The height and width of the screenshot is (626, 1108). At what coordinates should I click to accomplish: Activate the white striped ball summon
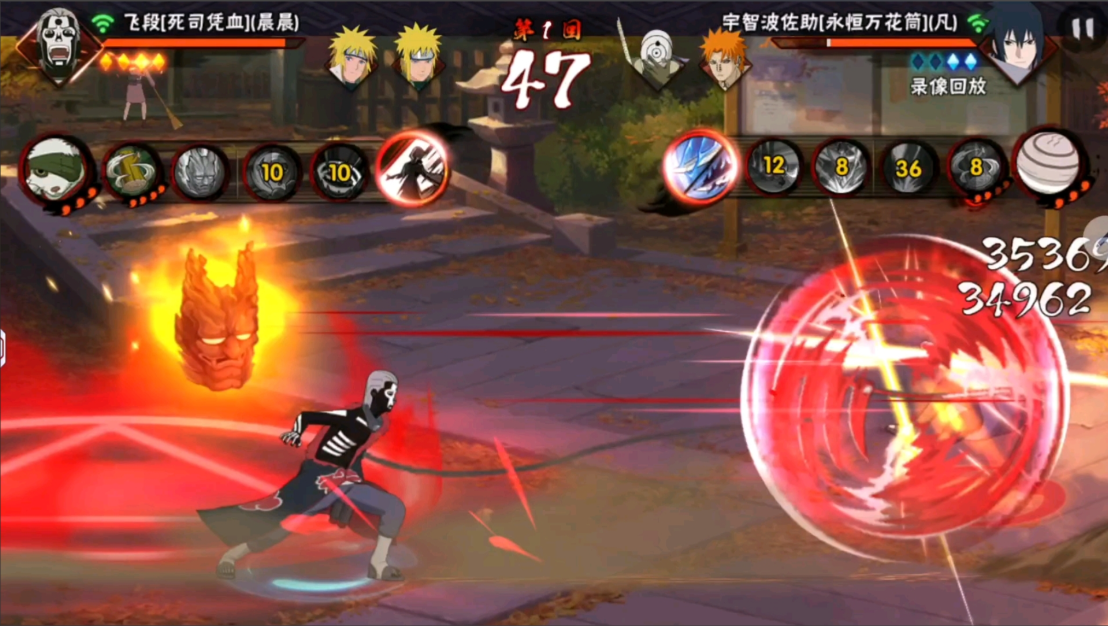click(1047, 163)
